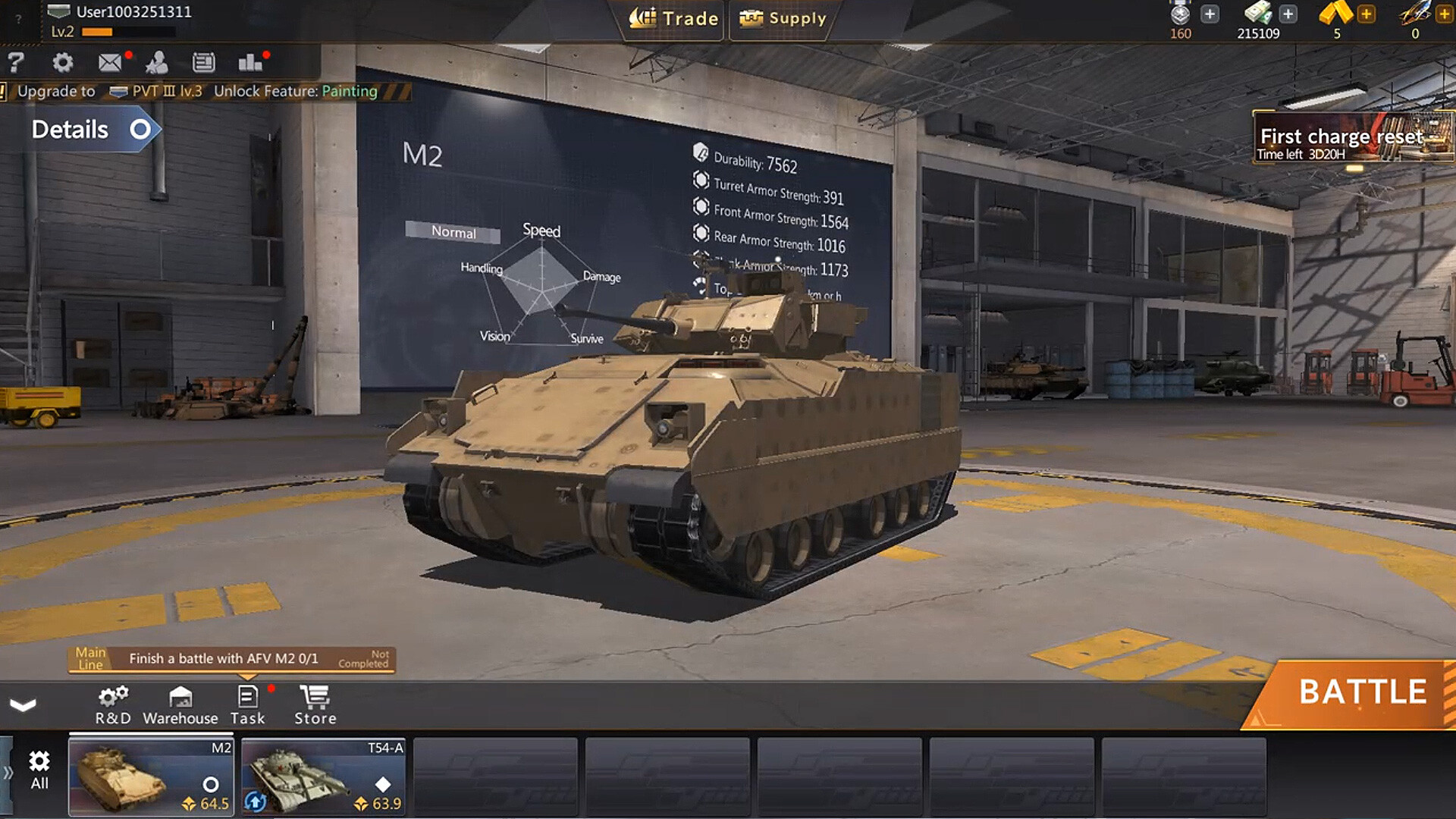Open the Supply tab
This screenshot has height=819, width=1456.
(781, 19)
